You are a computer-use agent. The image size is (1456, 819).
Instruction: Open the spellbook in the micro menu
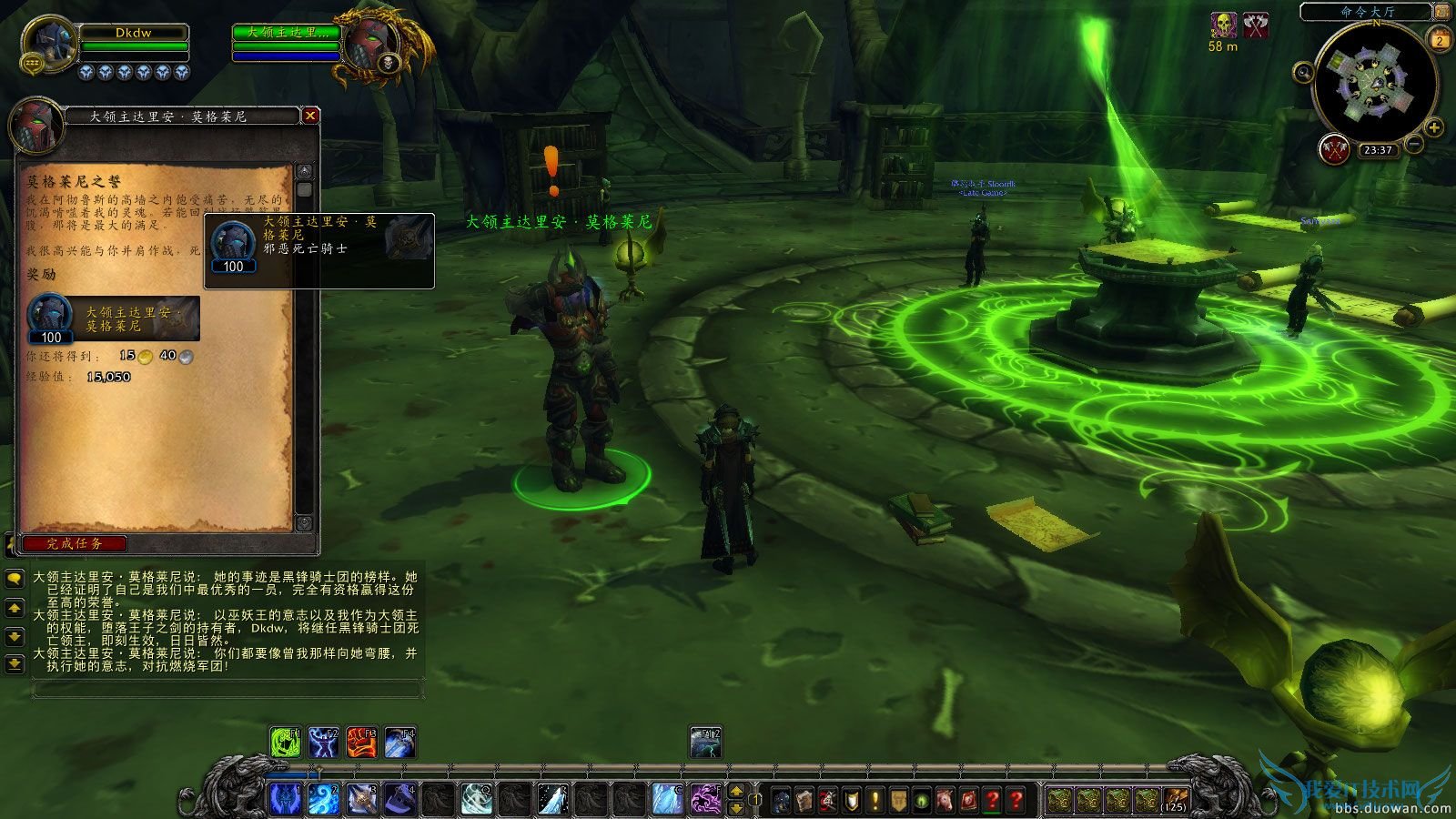(x=805, y=799)
